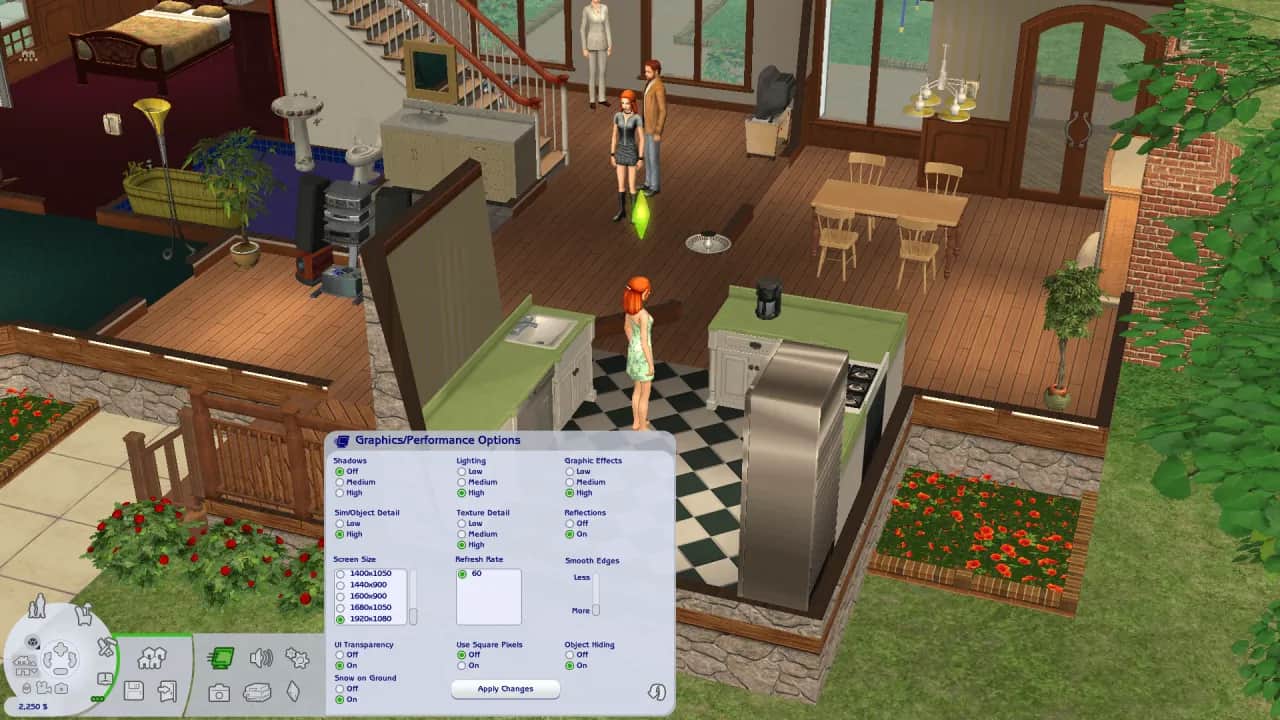1280x720 pixels.
Task: Take a snapshot with the camera icon
Action: [219, 692]
